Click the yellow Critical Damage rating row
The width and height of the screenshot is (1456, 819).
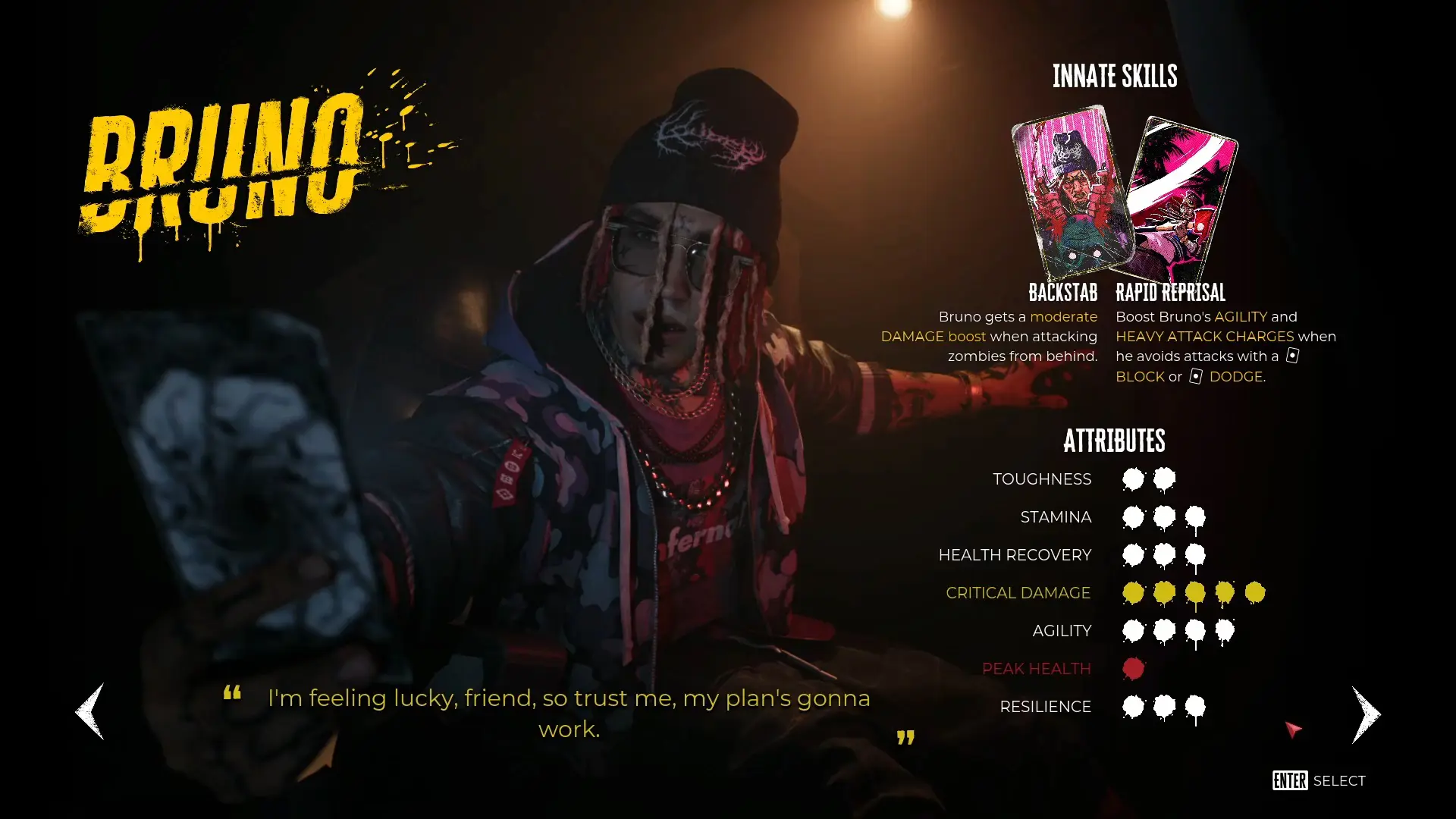1018,592
